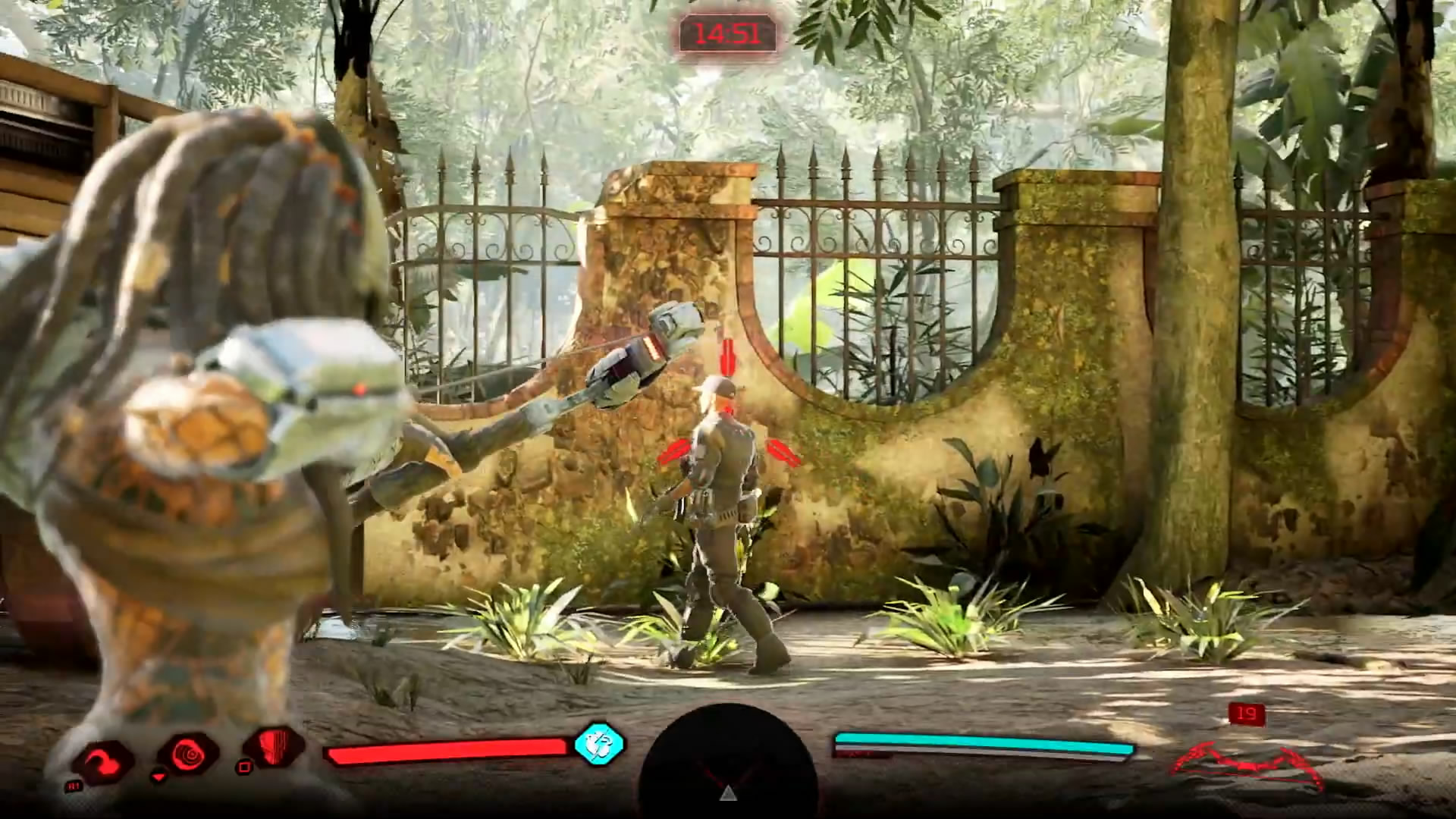Screen dimensions: 1456x819
Task: Click the center compass radar dial
Action: (728, 766)
